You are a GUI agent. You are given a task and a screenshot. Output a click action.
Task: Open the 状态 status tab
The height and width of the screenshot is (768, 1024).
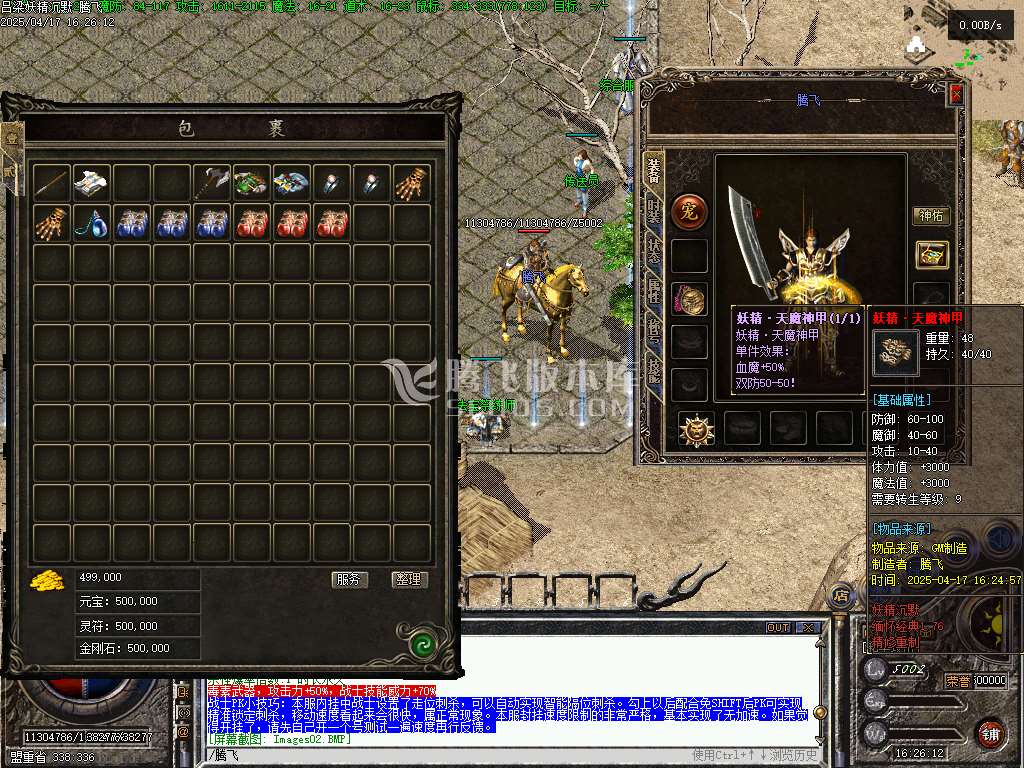pos(654,252)
